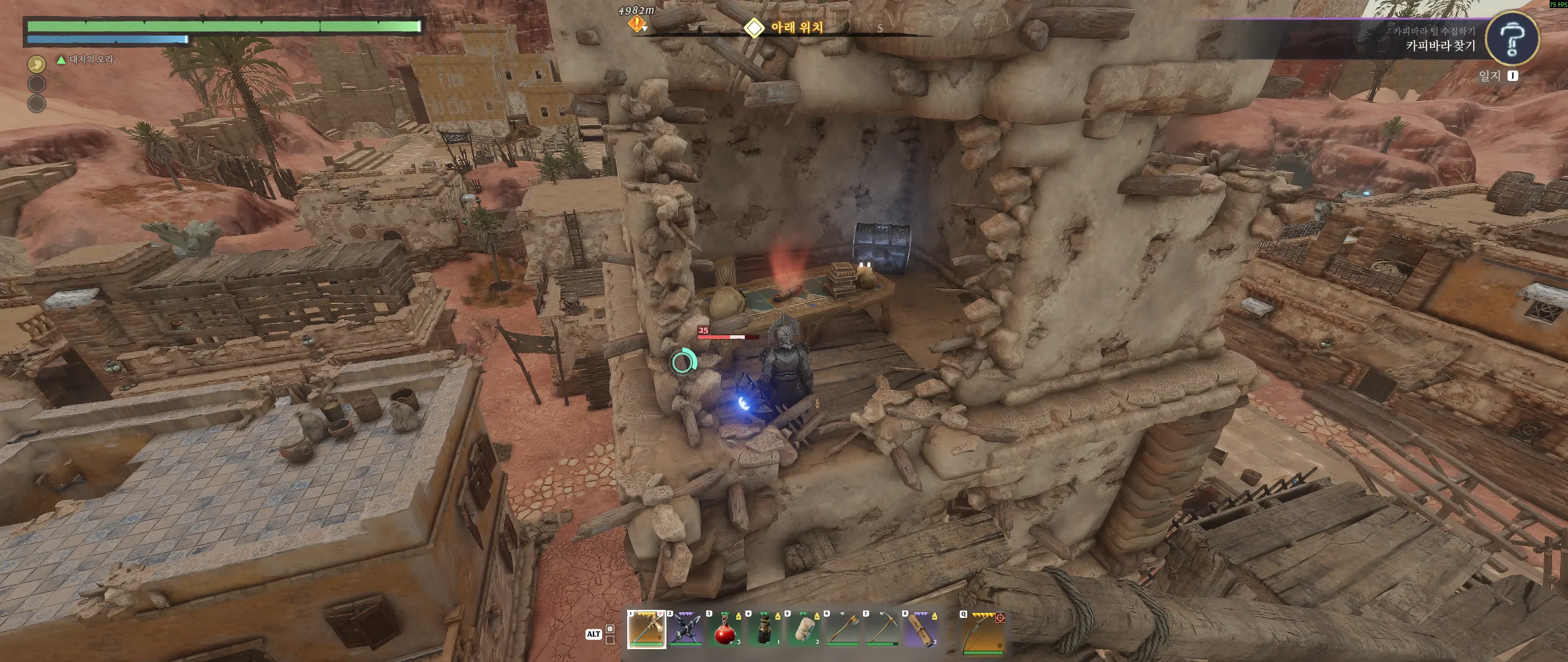Select the brown bottle in slot 4
The width and height of the screenshot is (1568, 662).
tap(764, 630)
